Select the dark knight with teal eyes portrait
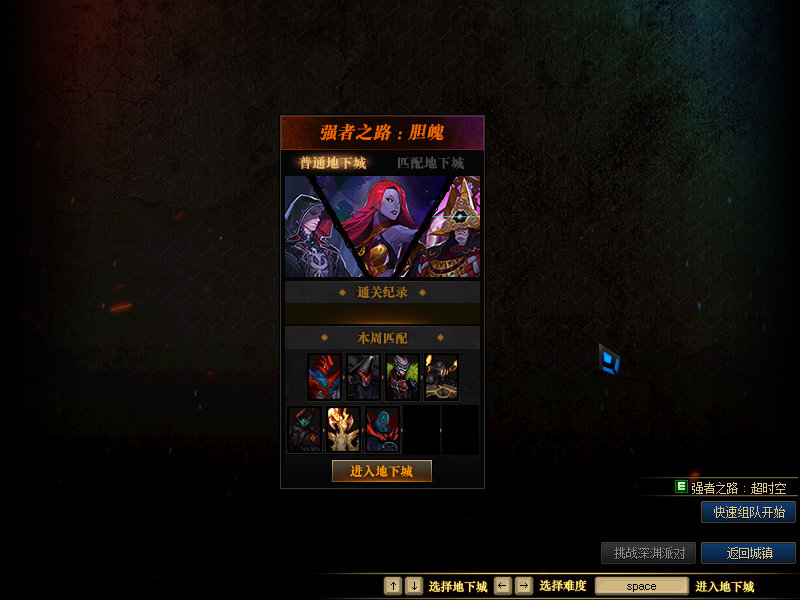Screen dimensions: 800x600 tap(304, 429)
